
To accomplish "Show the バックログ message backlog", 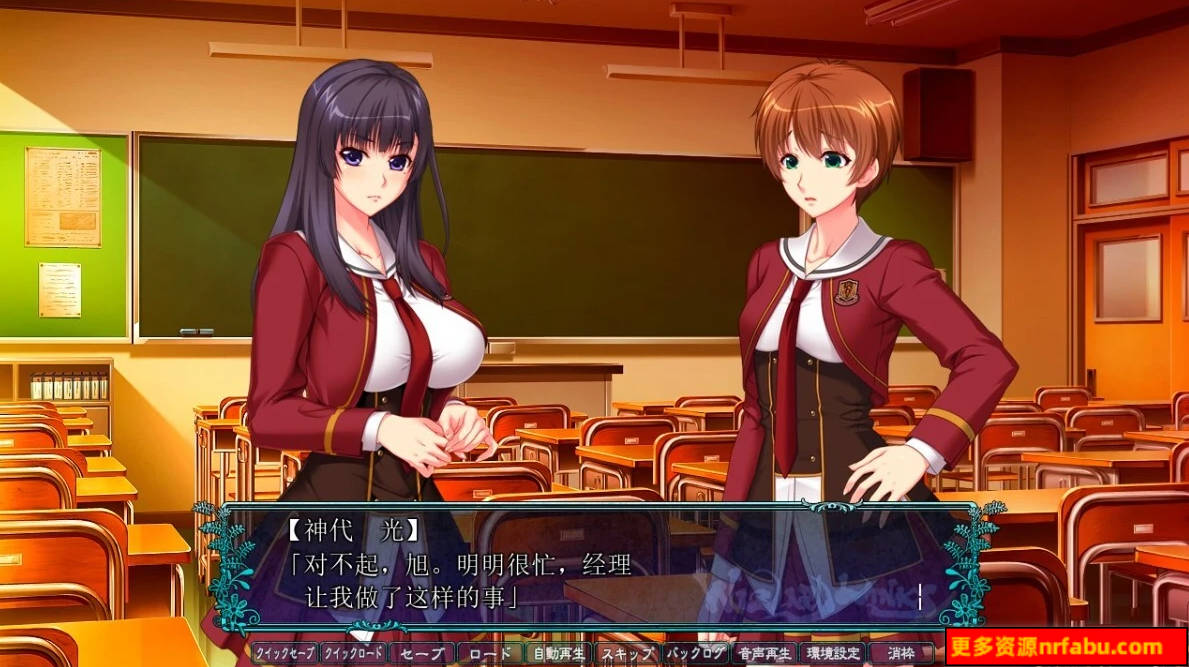I will click(695, 653).
